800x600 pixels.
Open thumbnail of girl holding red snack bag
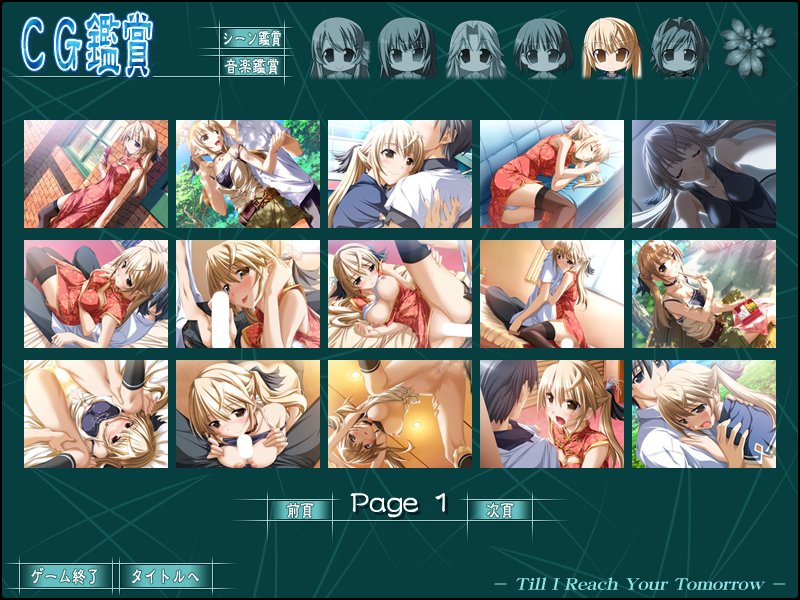(704, 294)
